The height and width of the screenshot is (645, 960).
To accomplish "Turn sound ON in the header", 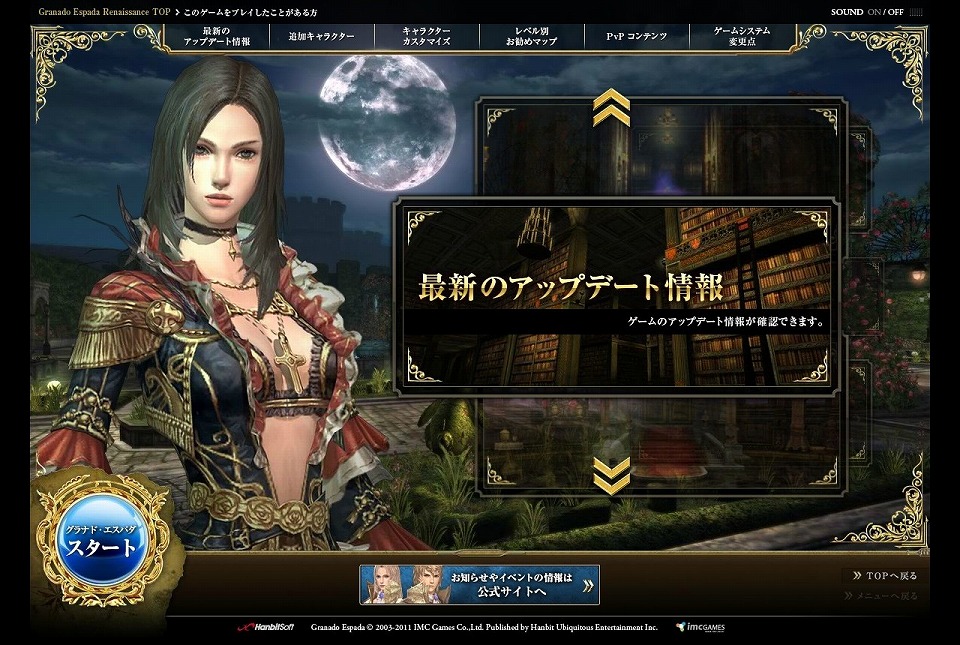I will coord(875,12).
